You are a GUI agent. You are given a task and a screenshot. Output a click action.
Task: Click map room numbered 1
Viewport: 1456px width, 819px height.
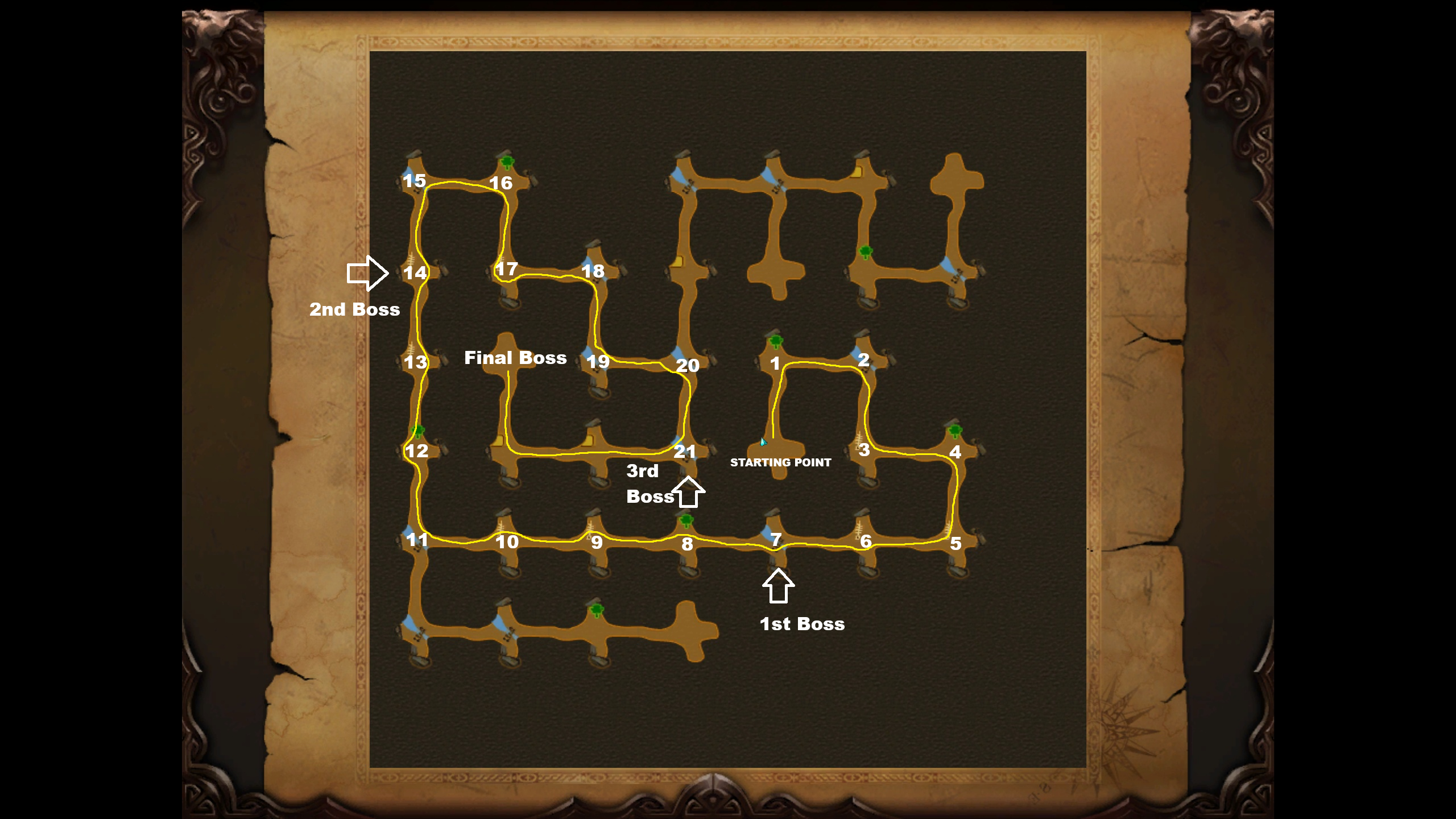[775, 363]
